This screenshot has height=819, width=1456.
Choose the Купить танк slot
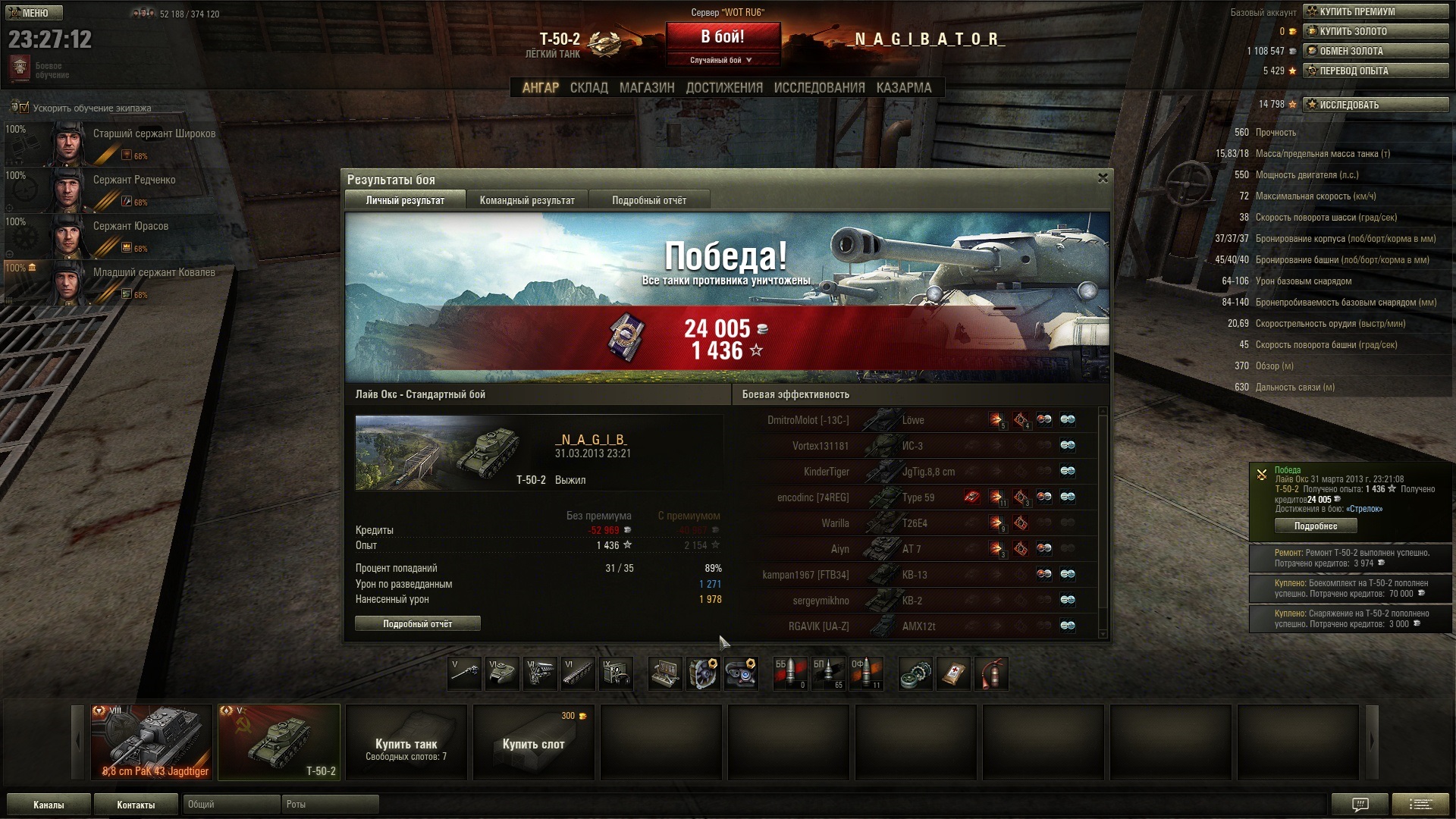click(x=406, y=742)
